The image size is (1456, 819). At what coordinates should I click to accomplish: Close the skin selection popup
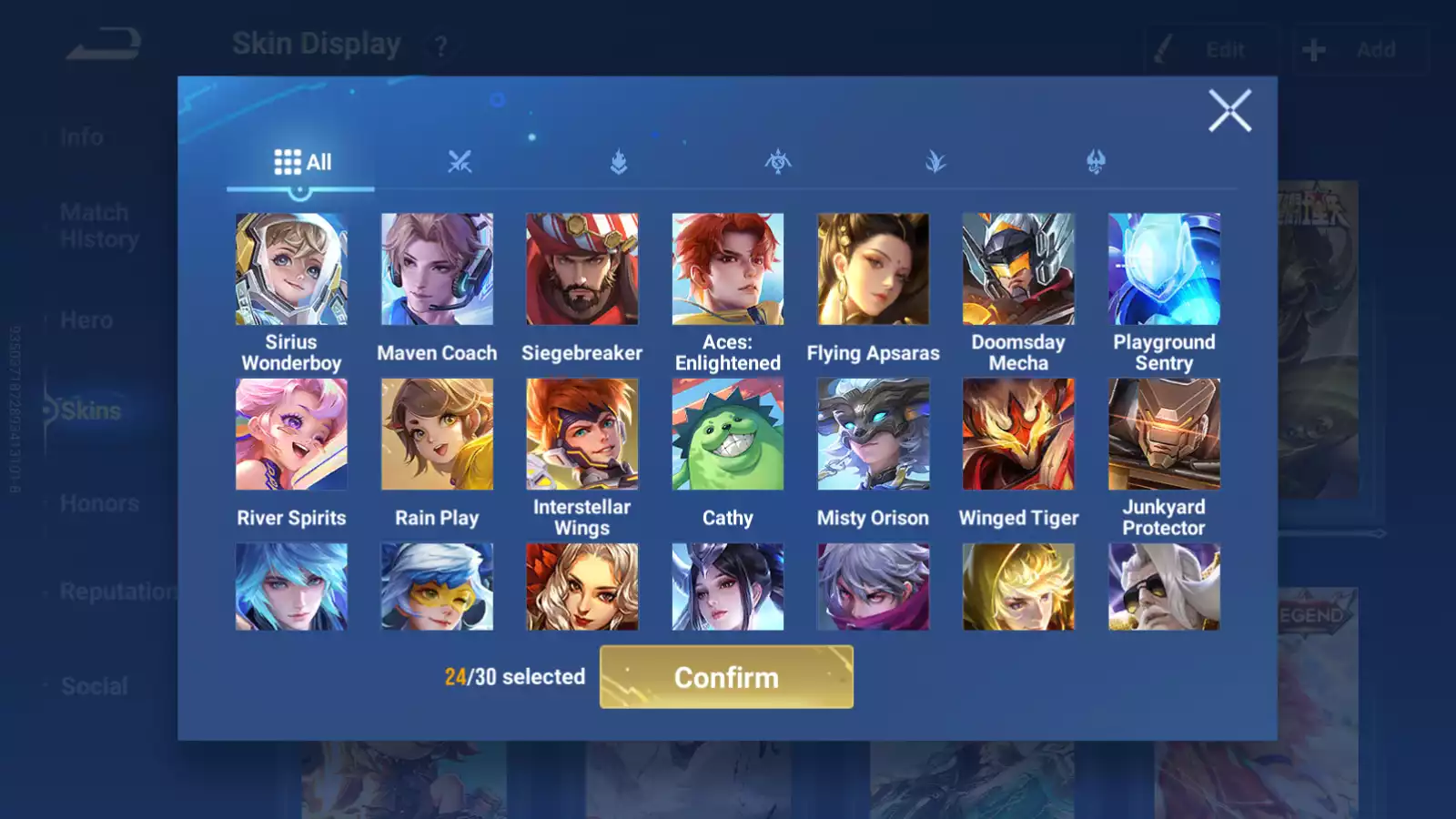pos(1229,111)
